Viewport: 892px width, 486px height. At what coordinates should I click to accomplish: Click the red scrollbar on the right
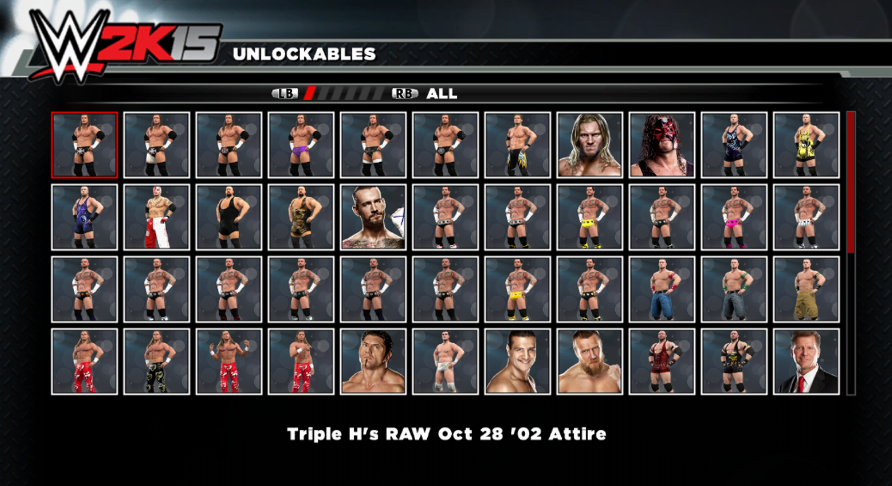[x=851, y=180]
